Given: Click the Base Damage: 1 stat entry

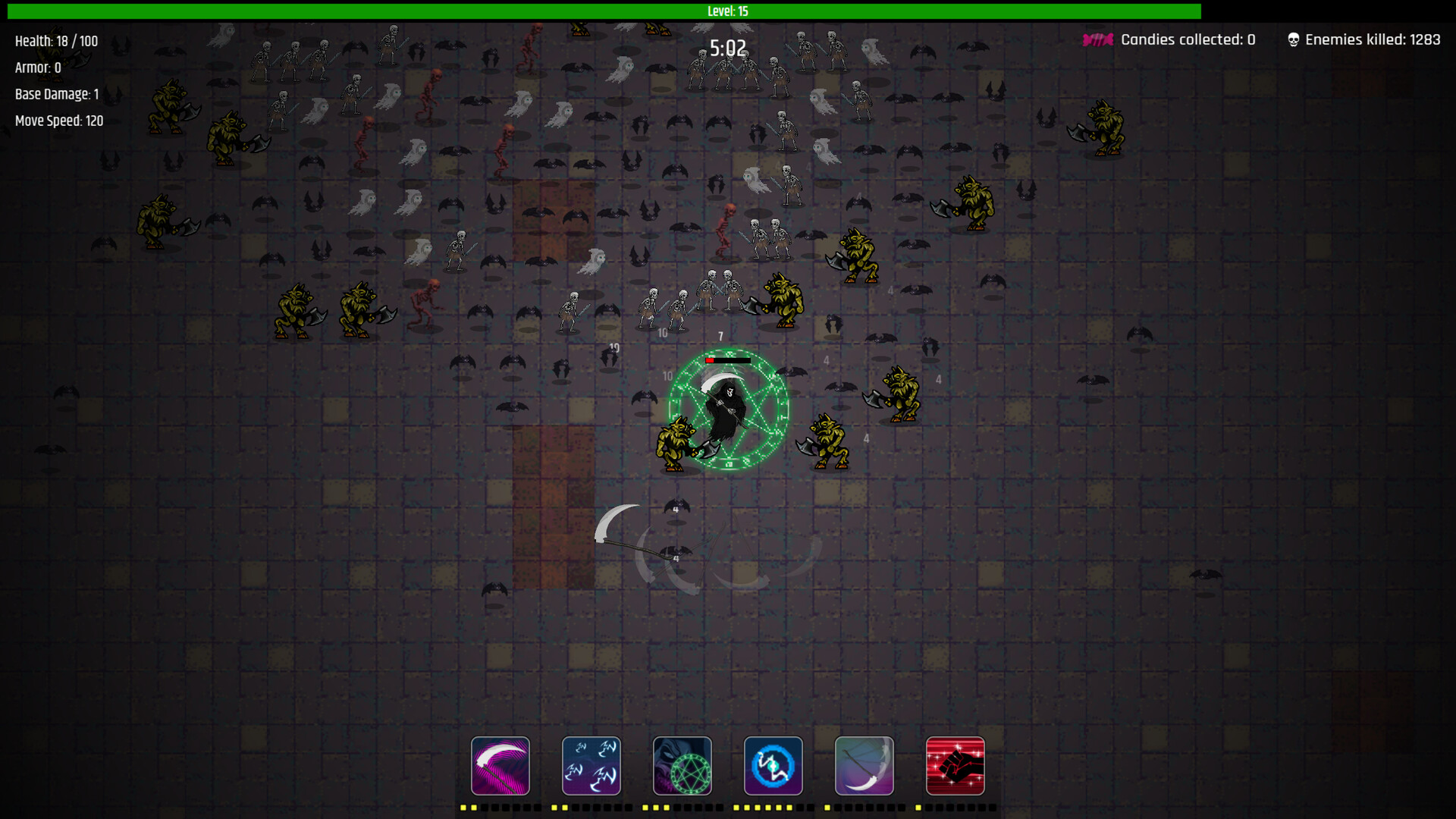Looking at the screenshot, I should [x=56, y=94].
